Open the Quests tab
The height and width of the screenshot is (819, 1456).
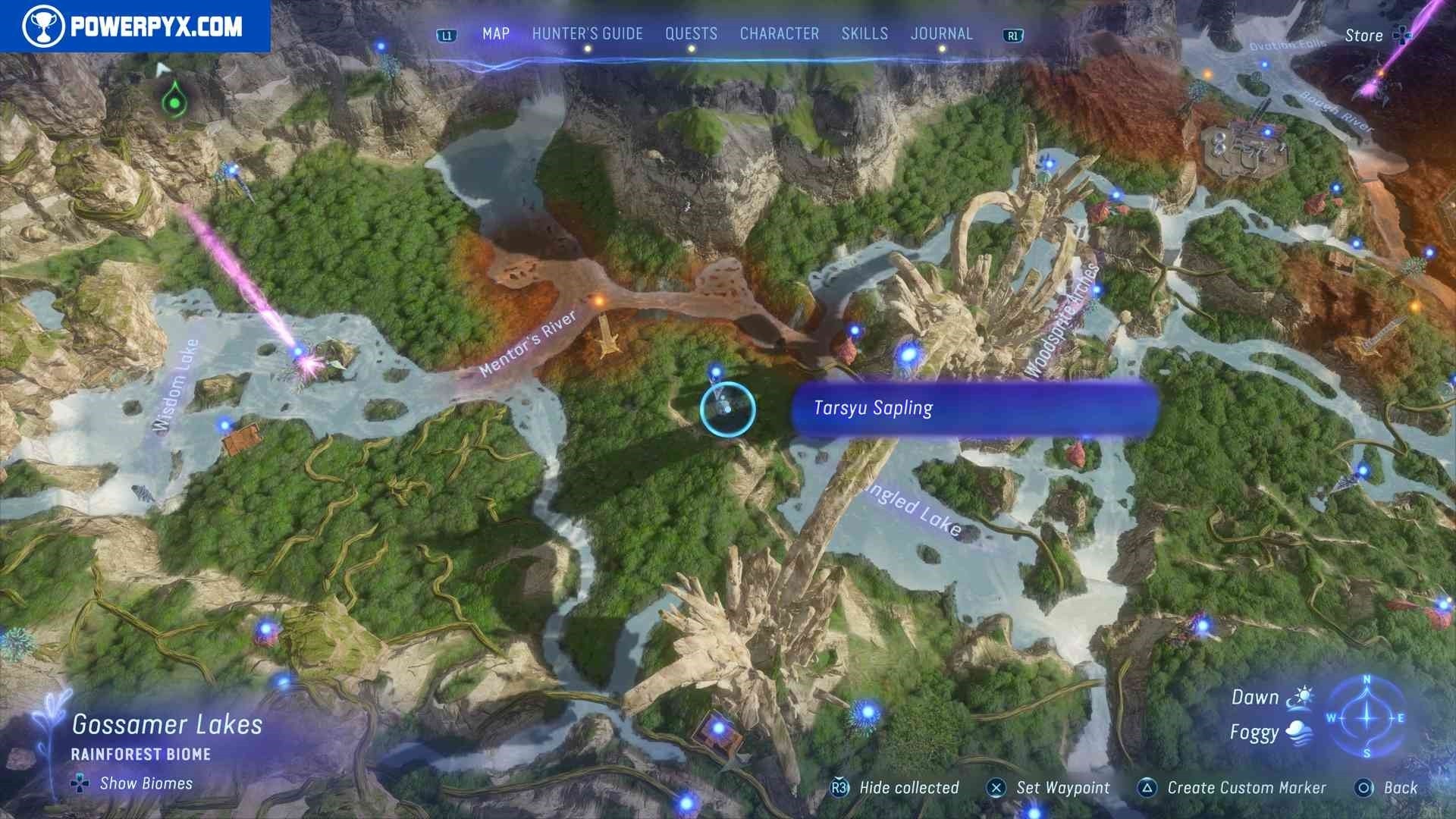pos(691,34)
